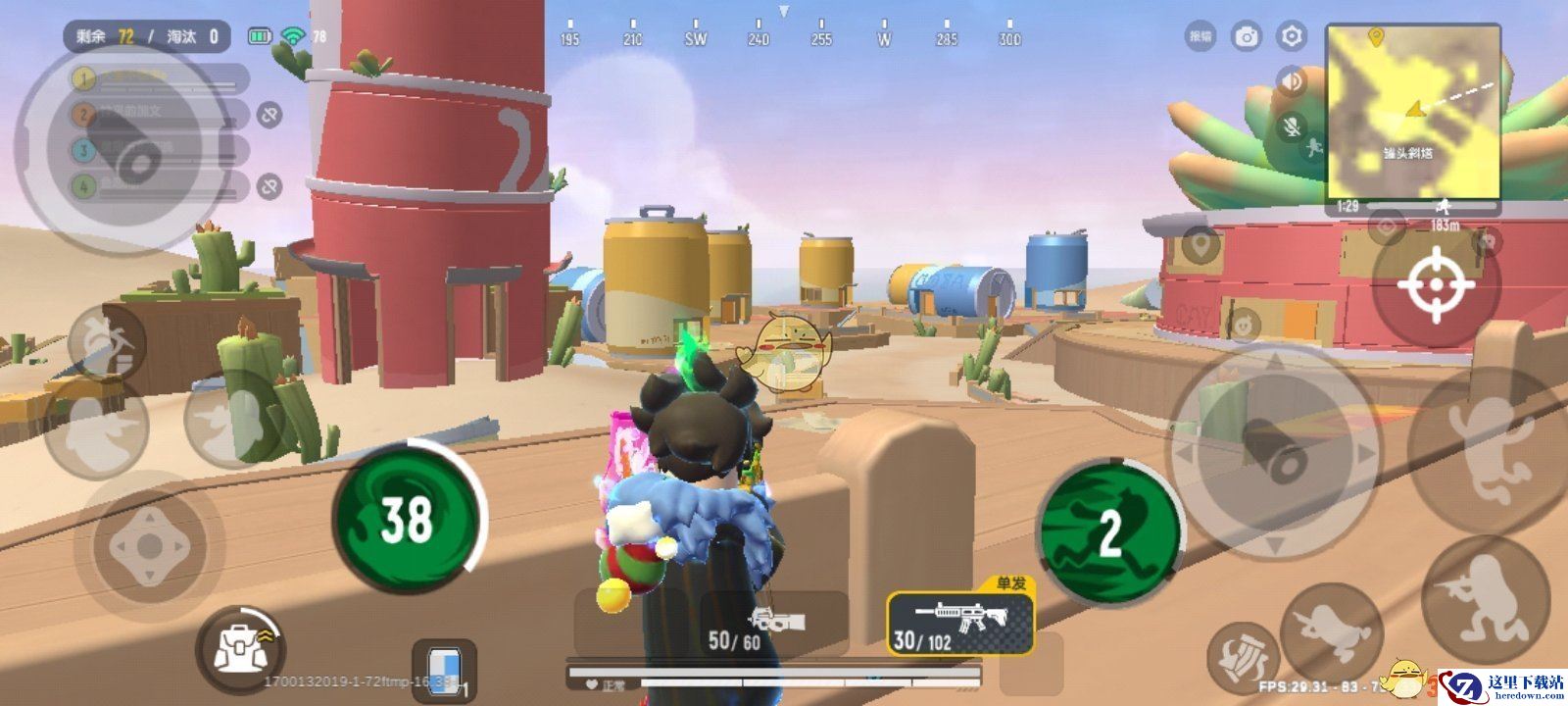
Task: Tap the crosshair aim button
Action: [x=1436, y=284]
